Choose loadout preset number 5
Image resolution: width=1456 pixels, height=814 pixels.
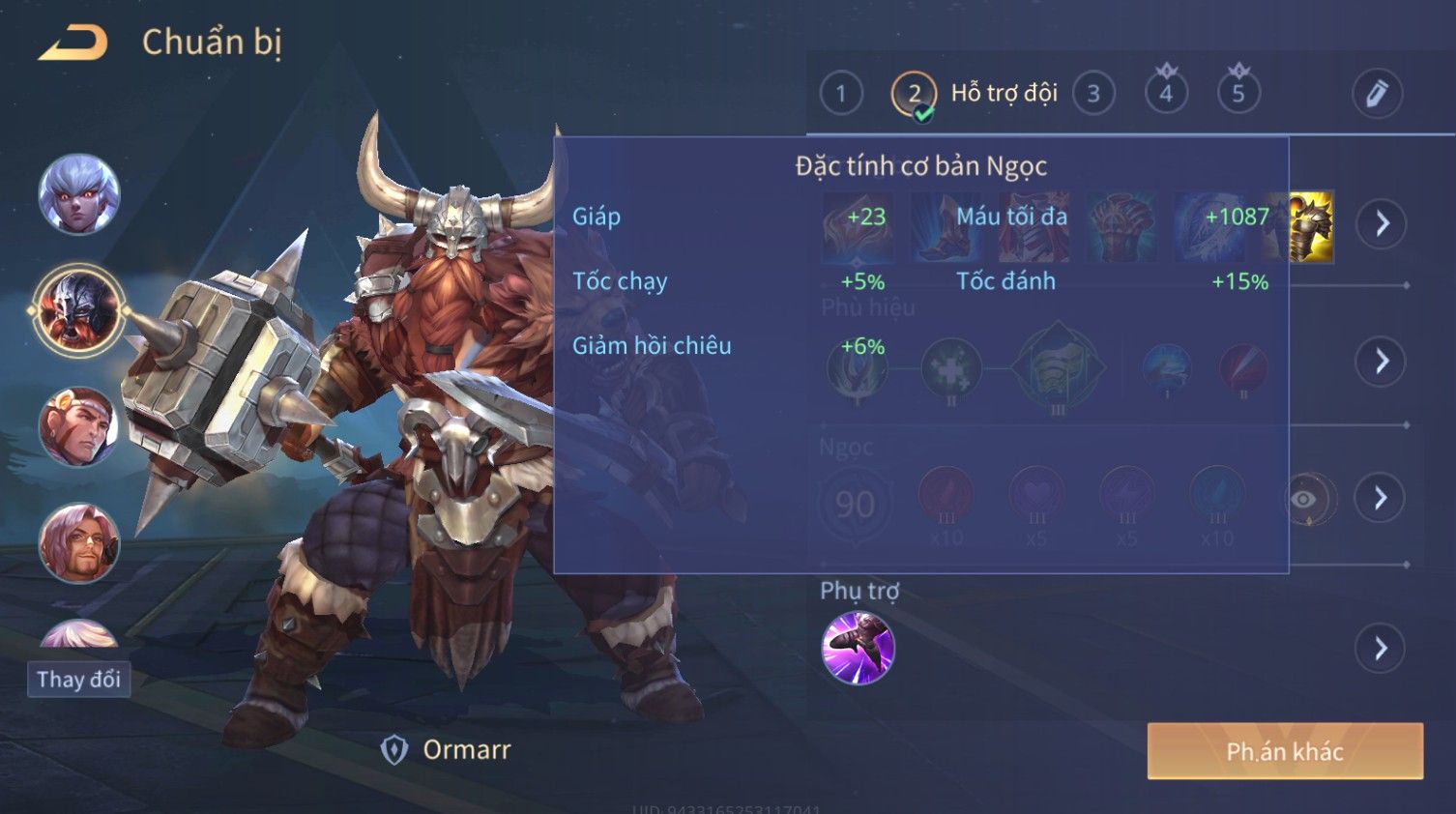pos(1238,94)
